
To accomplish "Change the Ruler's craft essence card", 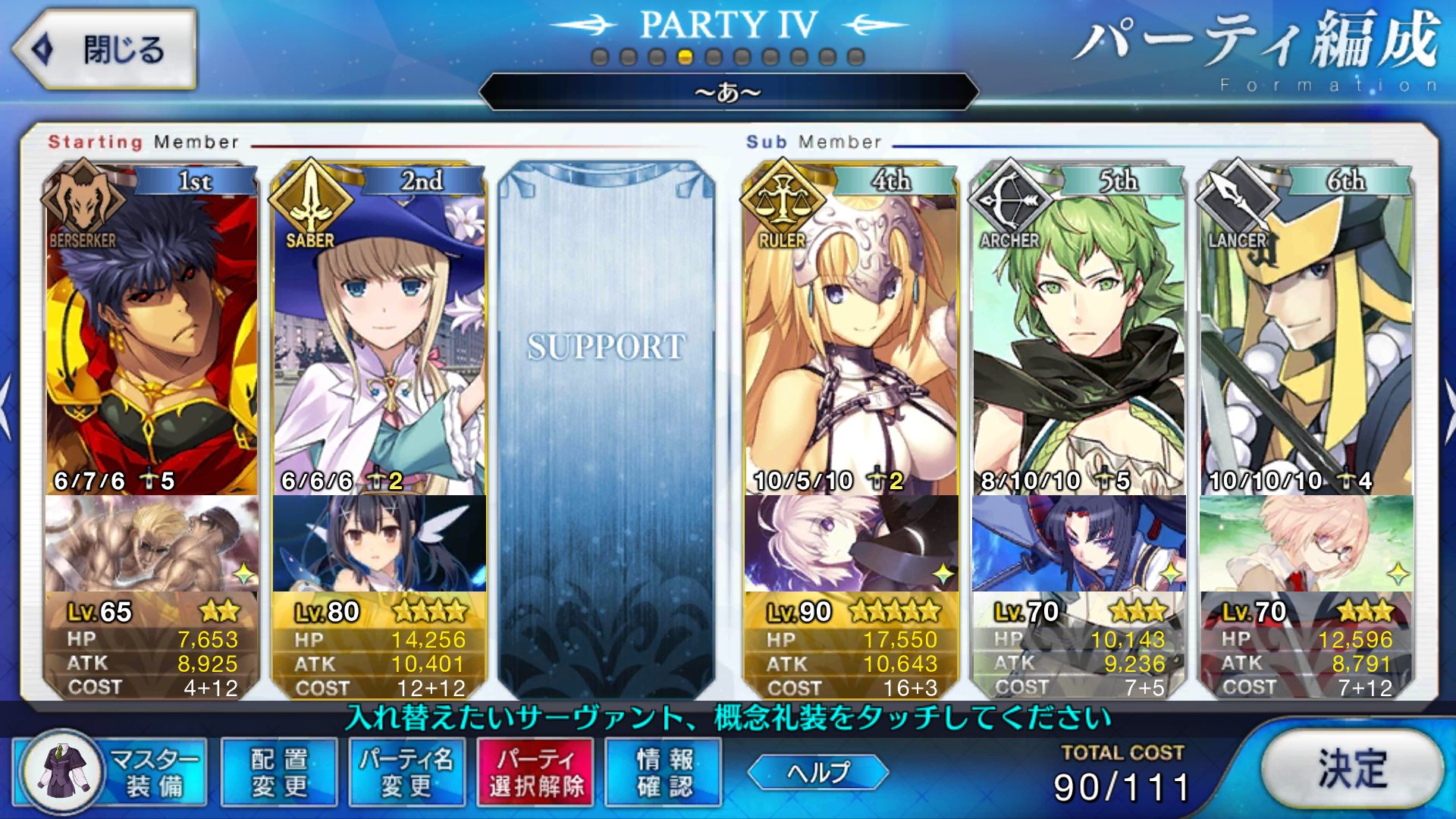I will point(851,543).
